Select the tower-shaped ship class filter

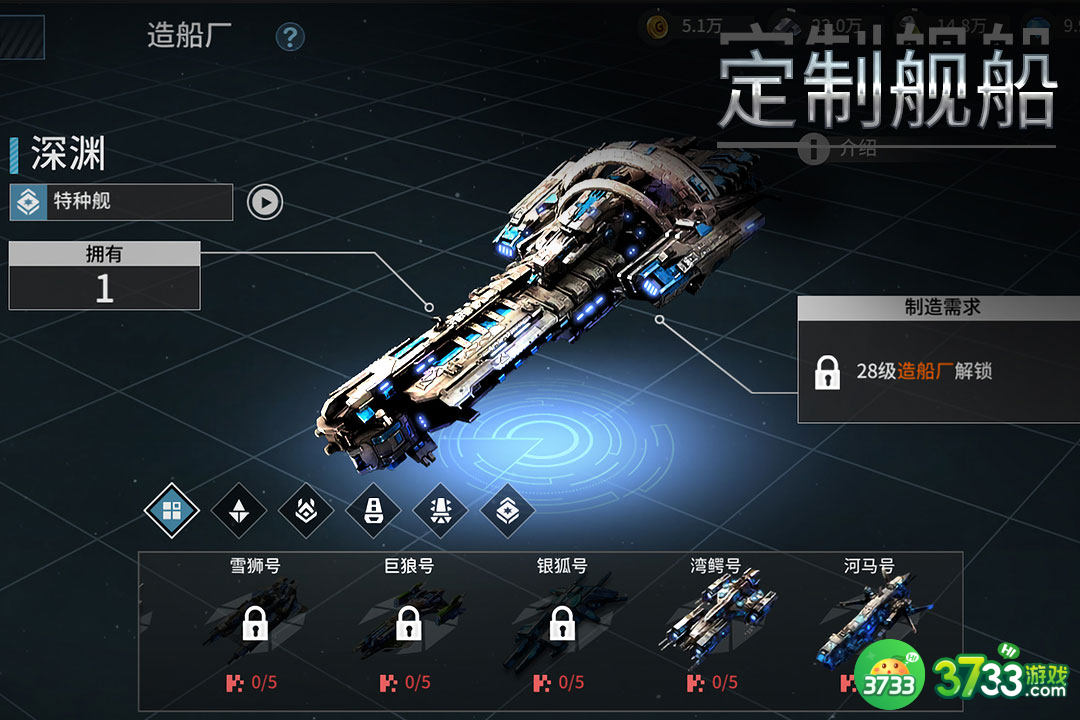373,512
